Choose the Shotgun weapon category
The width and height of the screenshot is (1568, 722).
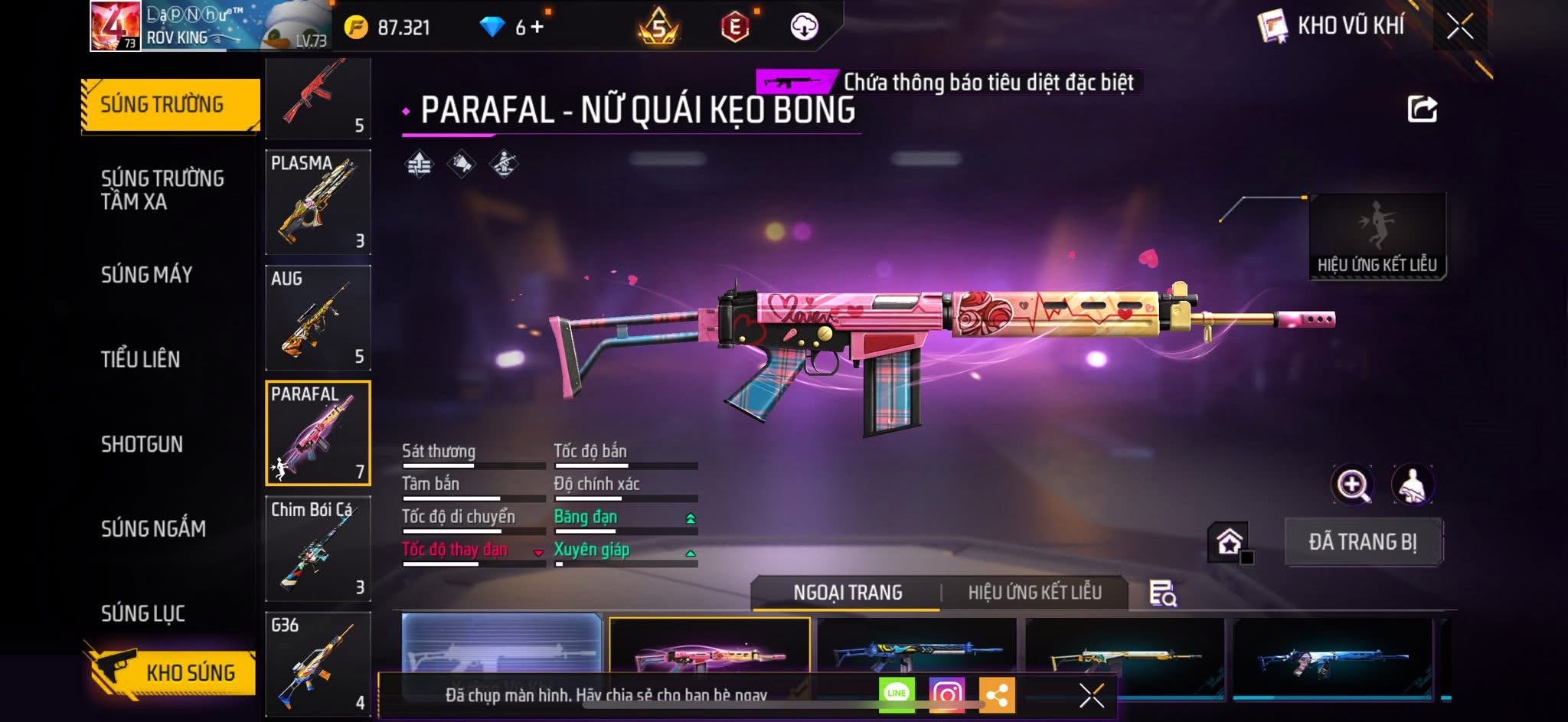coord(142,444)
